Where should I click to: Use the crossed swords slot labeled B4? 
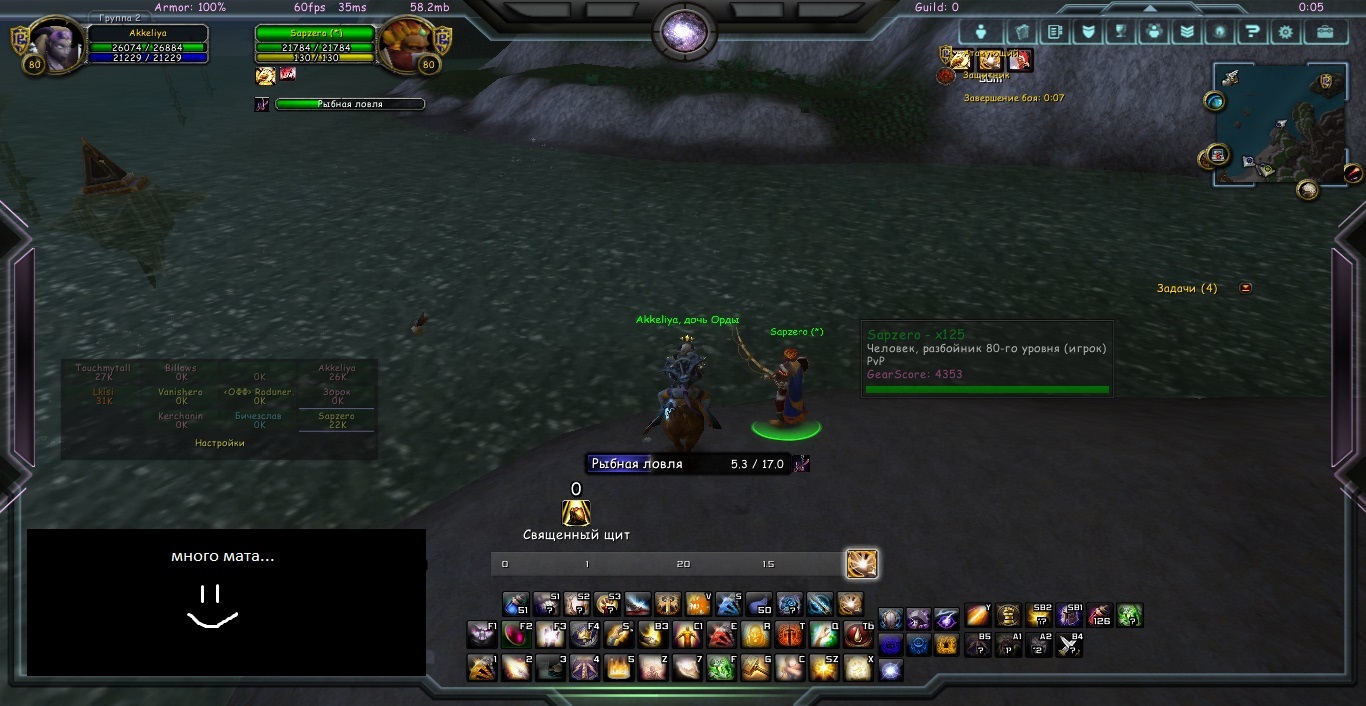tap(1070, 645)
